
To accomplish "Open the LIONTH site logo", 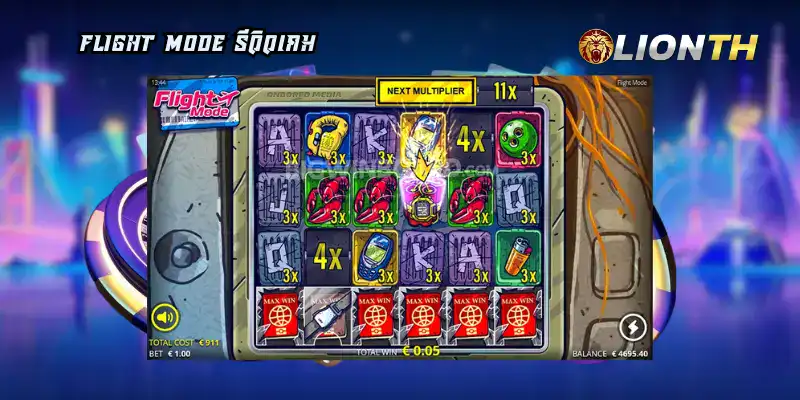I will tap(668, 46).
